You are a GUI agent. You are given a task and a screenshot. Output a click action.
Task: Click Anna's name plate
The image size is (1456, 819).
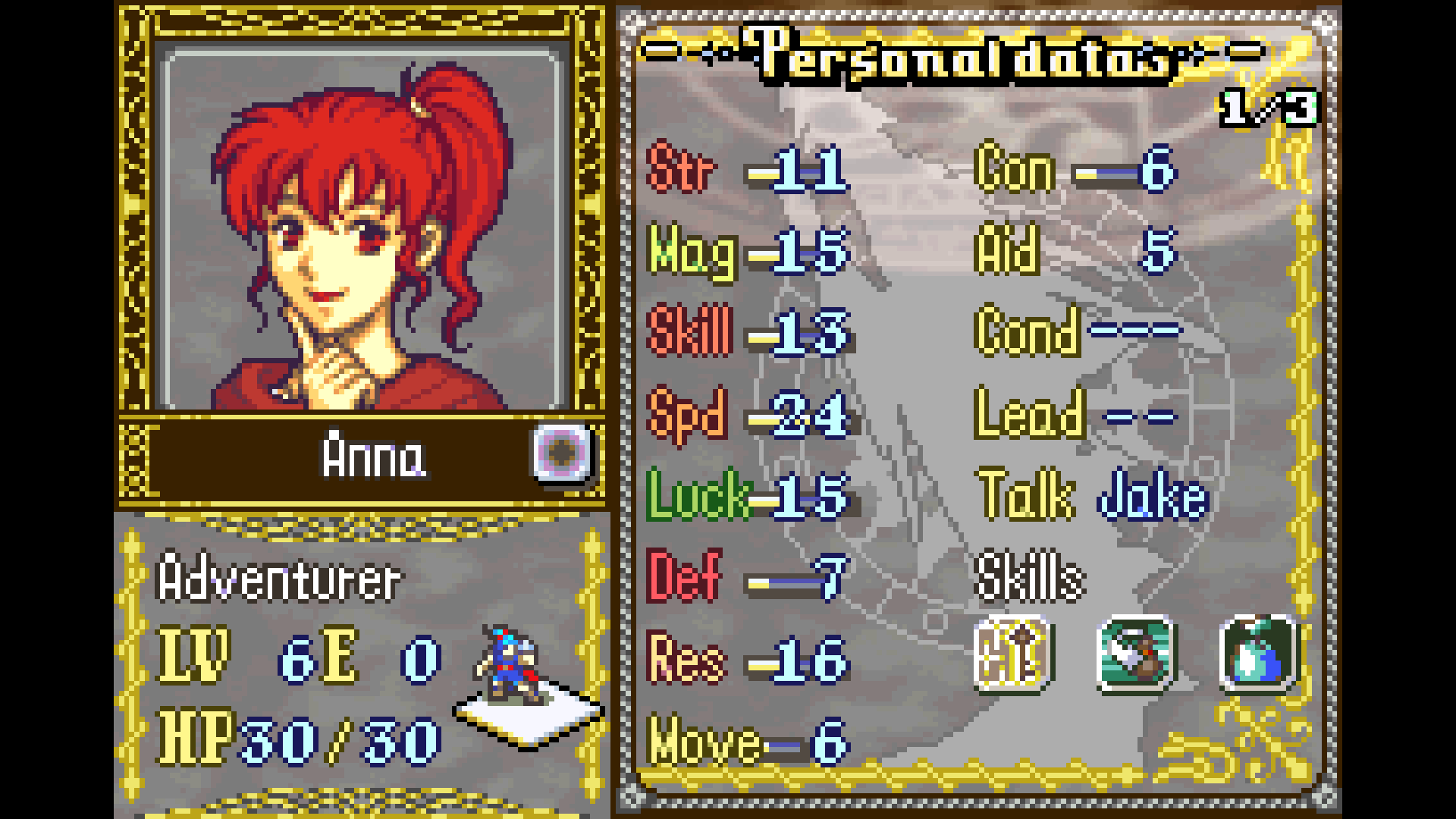pos(372,456)
